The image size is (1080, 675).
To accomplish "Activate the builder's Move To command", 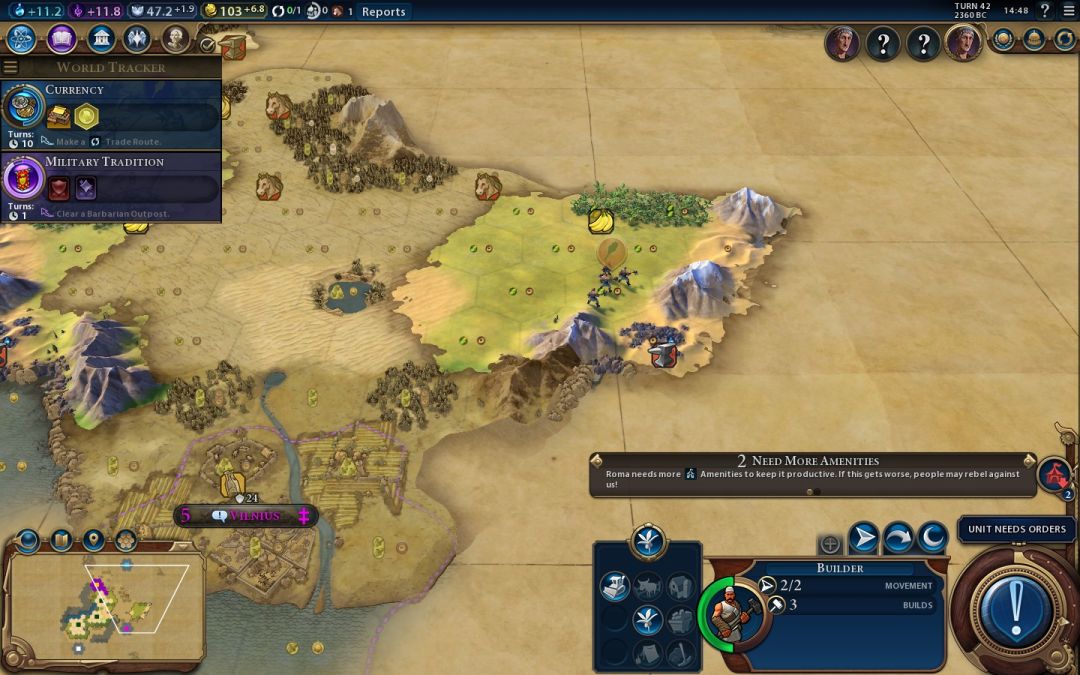I will click(864, 539).
